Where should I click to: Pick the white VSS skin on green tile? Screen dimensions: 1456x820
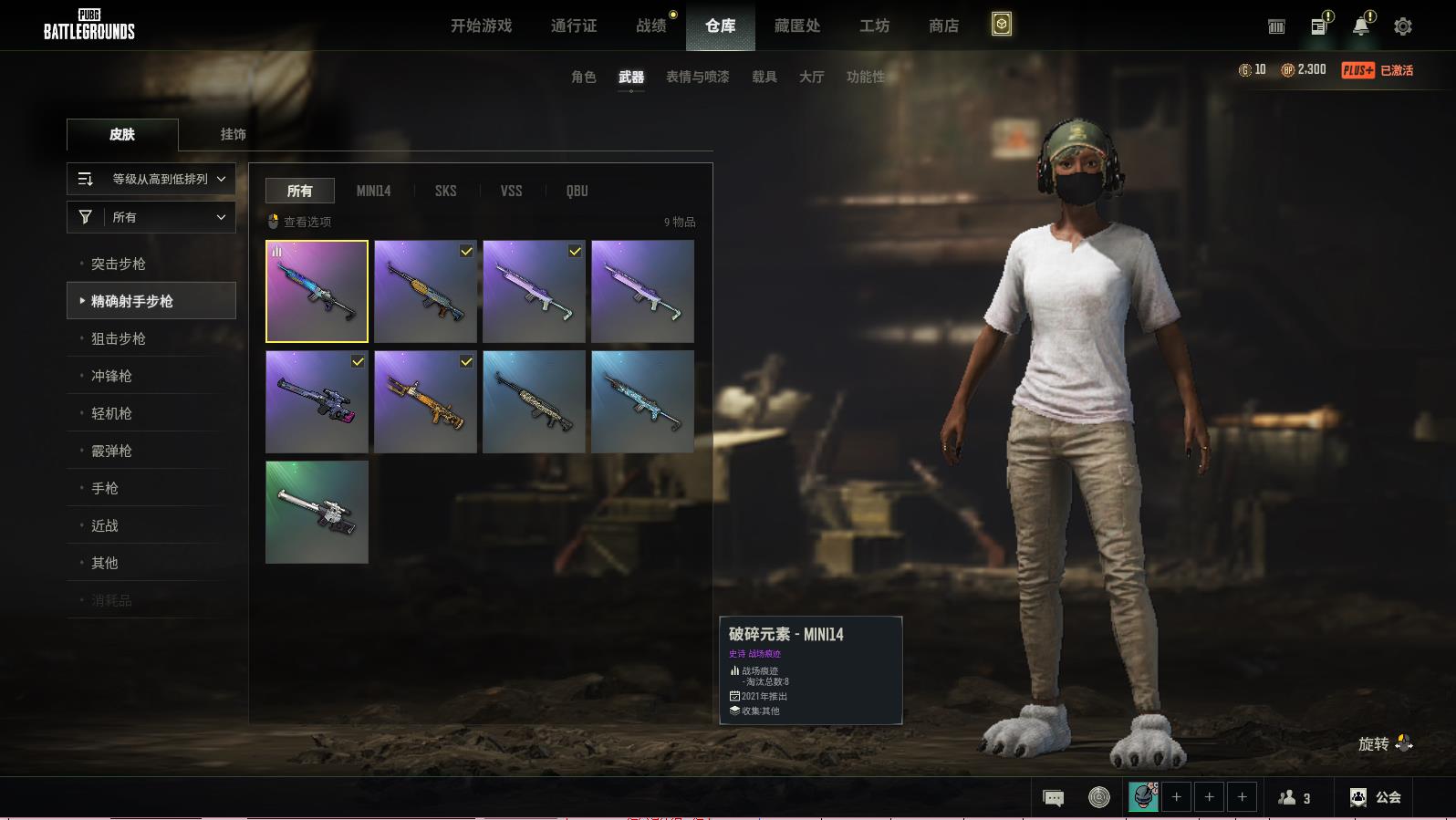click(x=317, y=512)
